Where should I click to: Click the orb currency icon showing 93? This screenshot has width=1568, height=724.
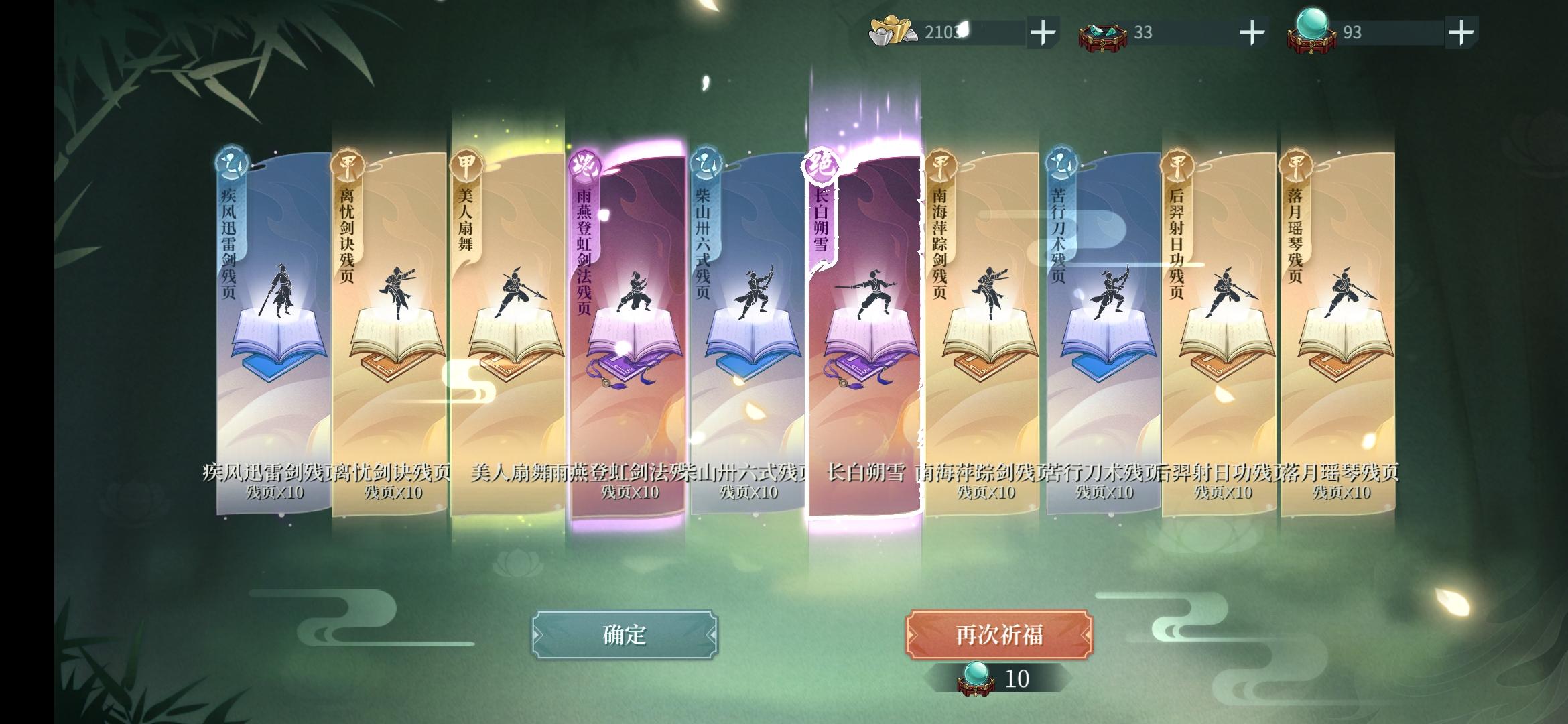(x=1312, y=30)
